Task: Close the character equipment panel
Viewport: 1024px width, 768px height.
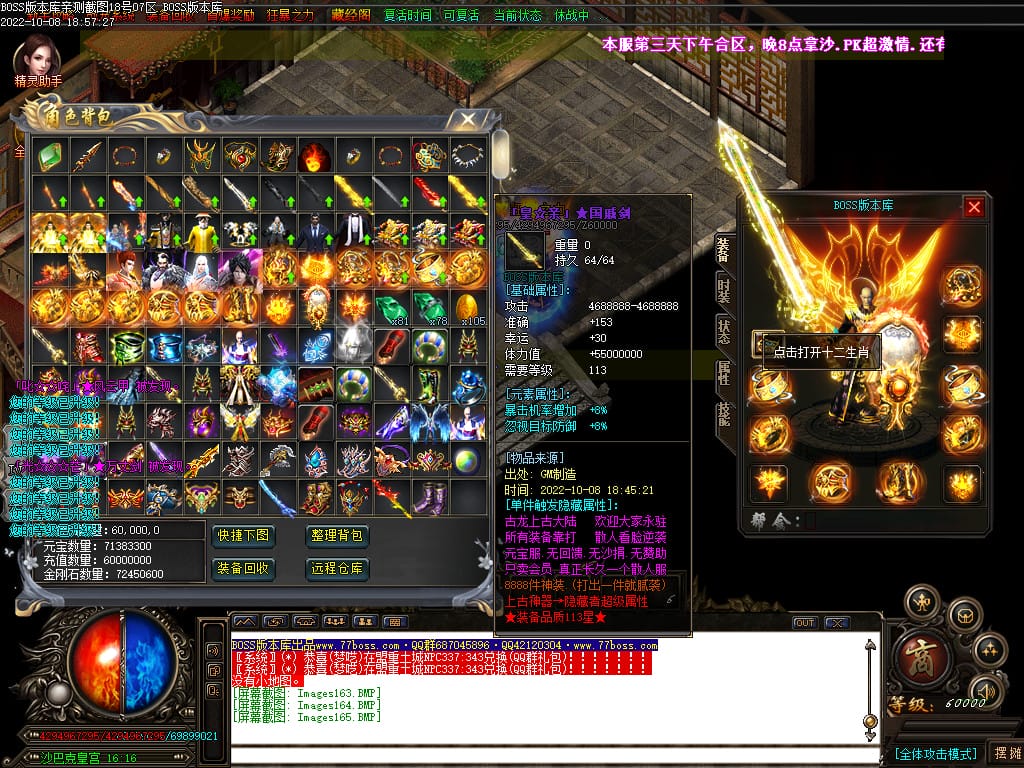Action: tap(973, 207)
